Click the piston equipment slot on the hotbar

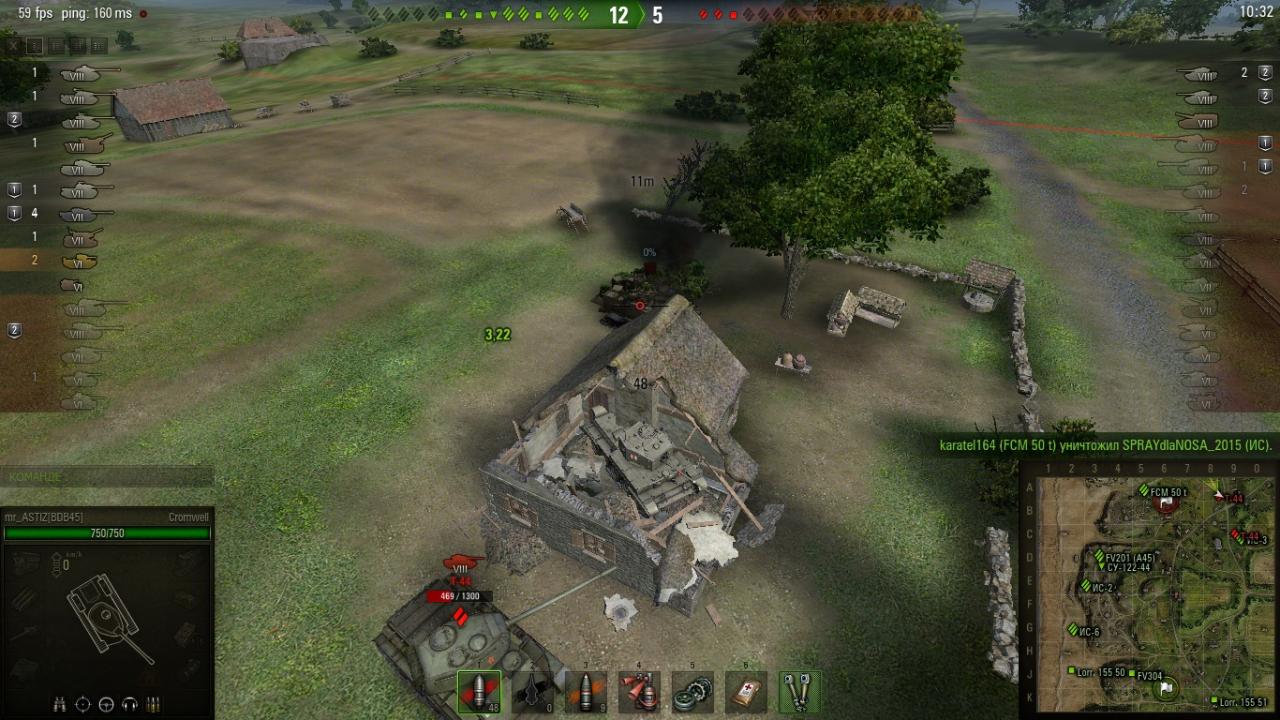coord(799,692)
